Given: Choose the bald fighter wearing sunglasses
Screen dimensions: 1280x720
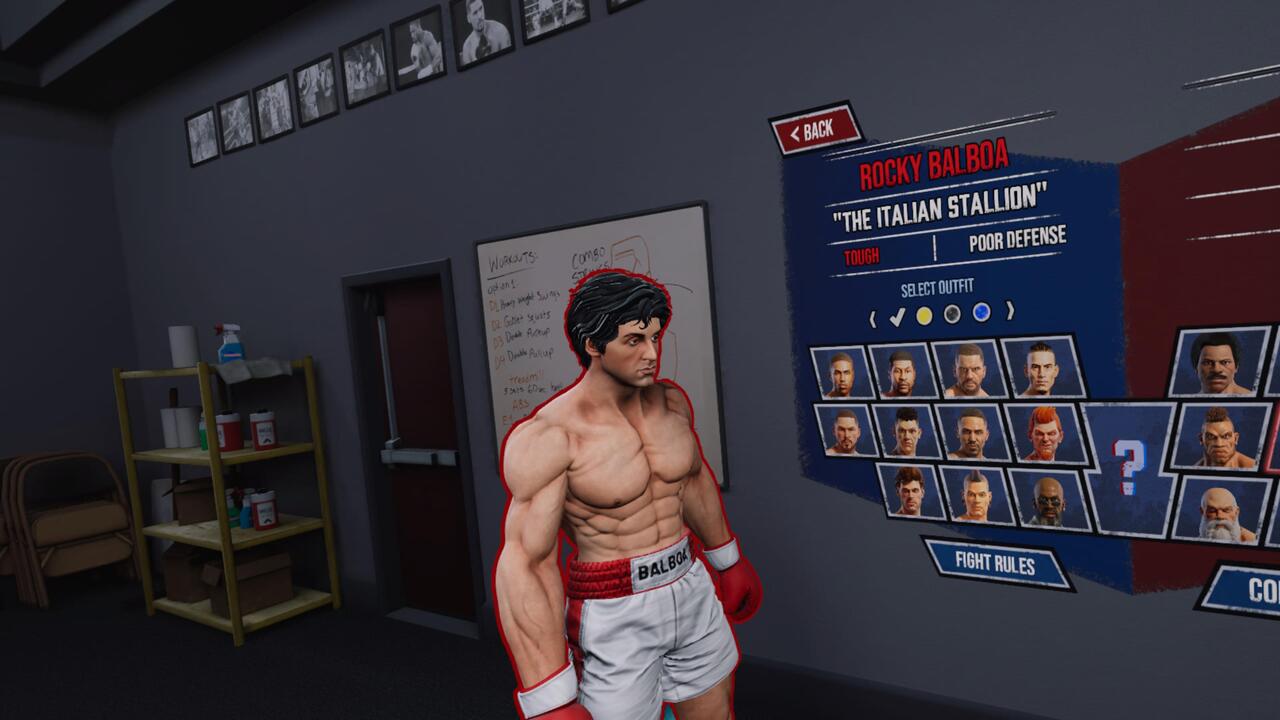Looking at the screenshot, I should [x=1047, y=497].
